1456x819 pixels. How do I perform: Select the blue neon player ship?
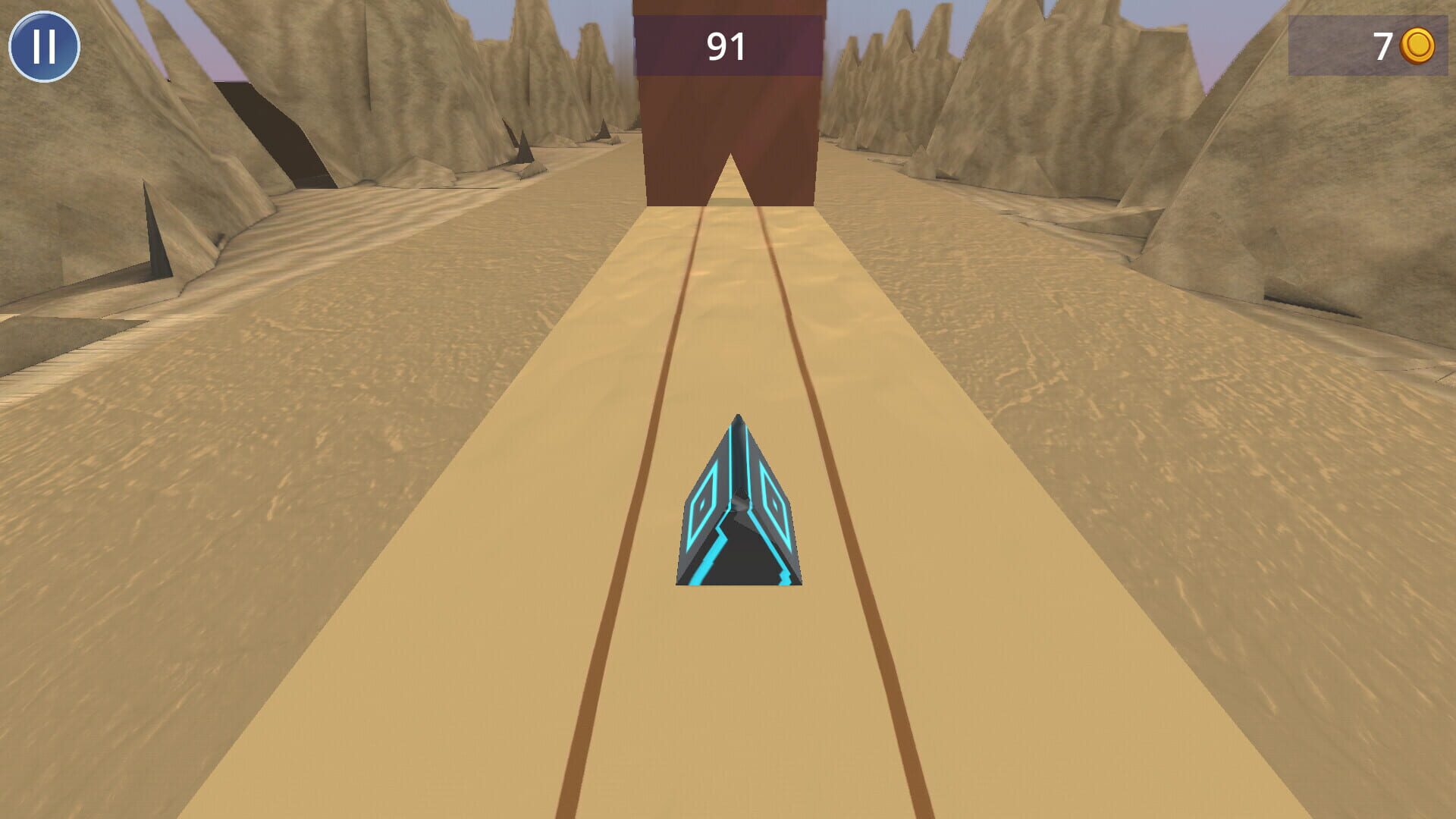point(739,508)
